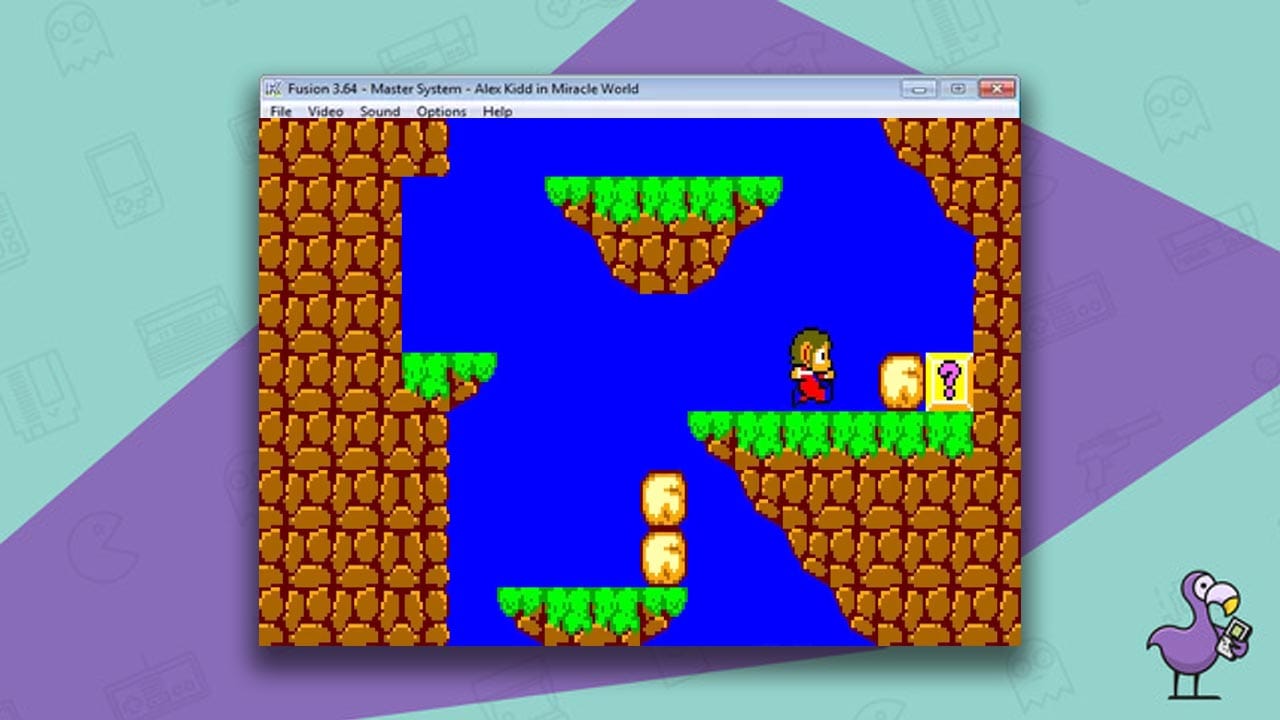Open the Video menu
Image resolution: width=1280 pixels, height=720 pixels.
pos(323,112)
